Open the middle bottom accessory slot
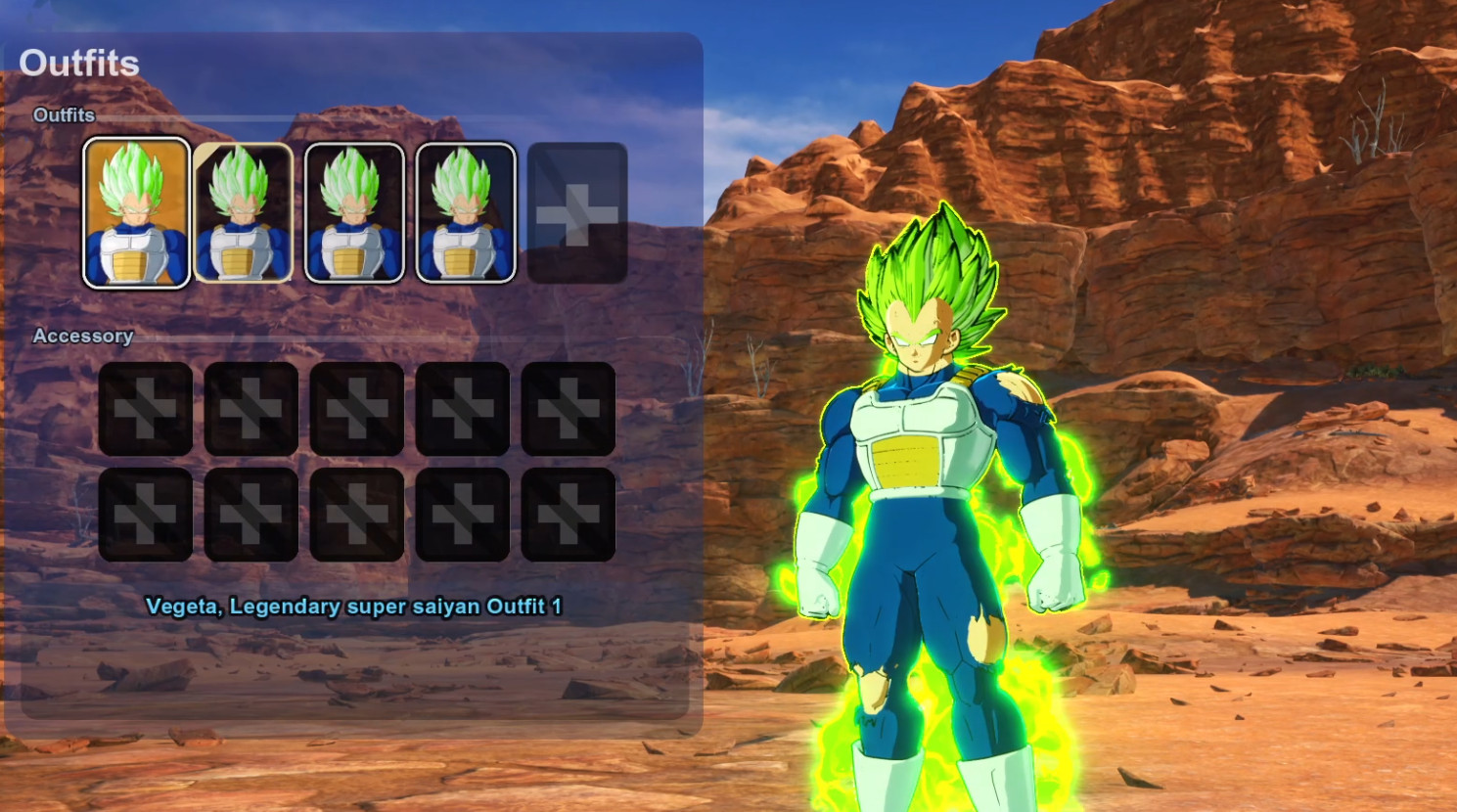Image resolution: width=1457 pixels, height=812 pixels. pos(356,514)
